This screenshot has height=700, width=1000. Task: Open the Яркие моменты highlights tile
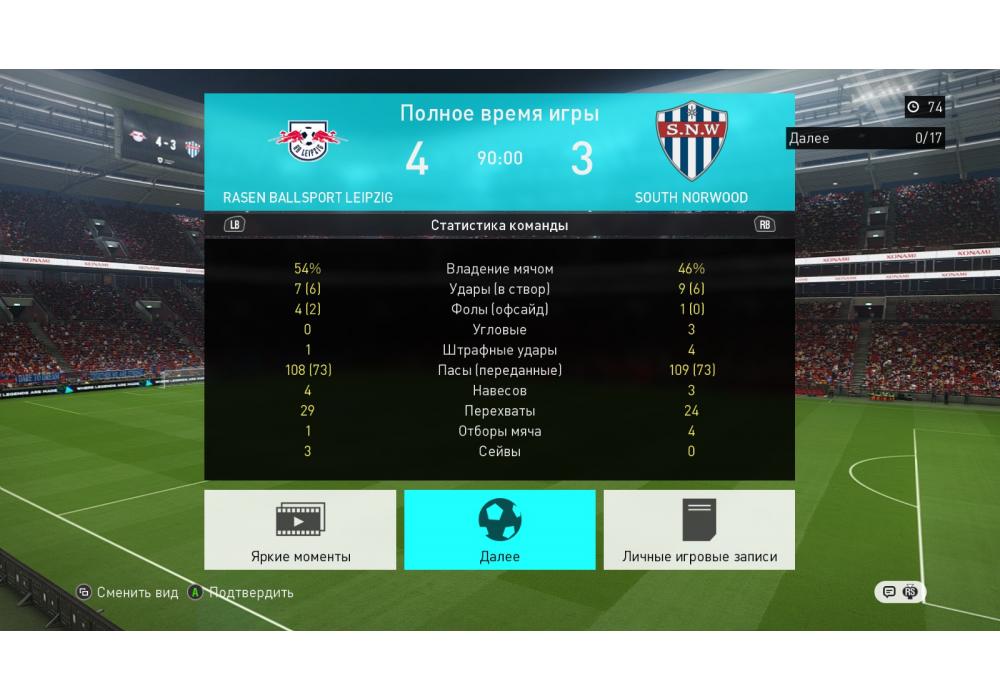(x=300, y=530)
